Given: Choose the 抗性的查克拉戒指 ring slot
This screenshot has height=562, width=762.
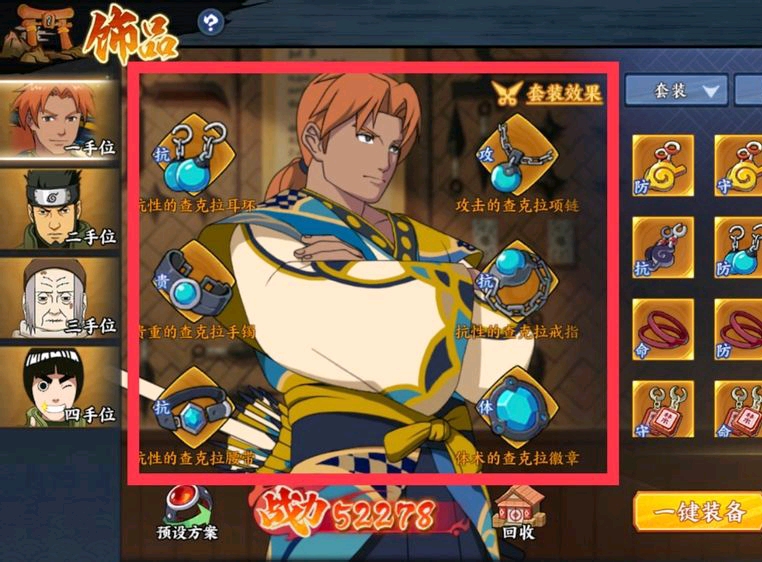Looking at the screenshot, I should (x=515, y=283).
